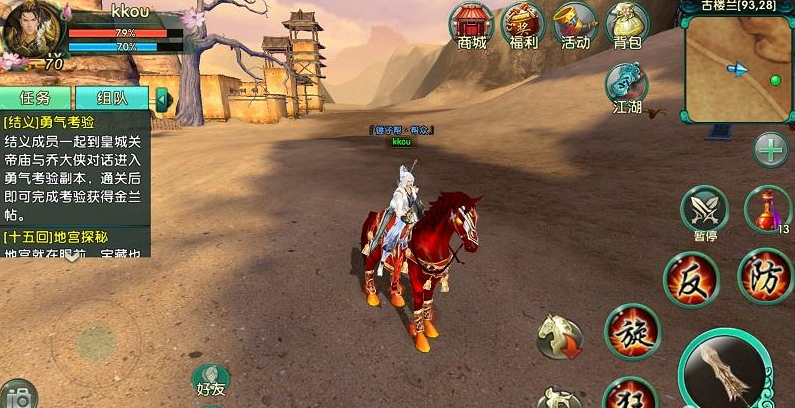Activate the 反 counter skill

[x=691, y=278]
